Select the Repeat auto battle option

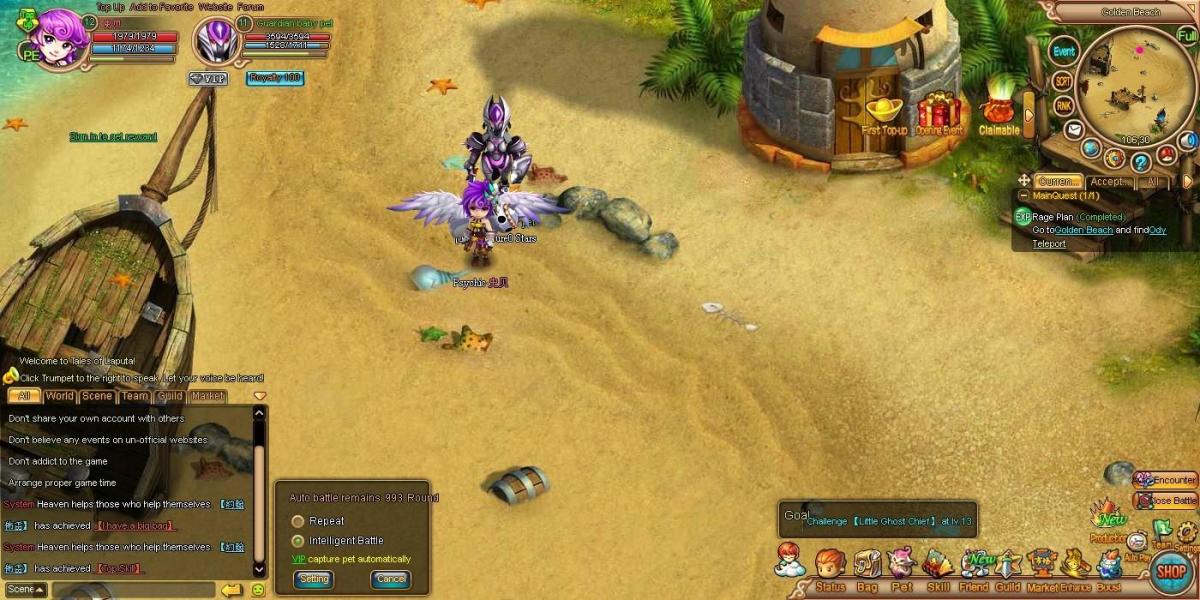coord(298,521)
